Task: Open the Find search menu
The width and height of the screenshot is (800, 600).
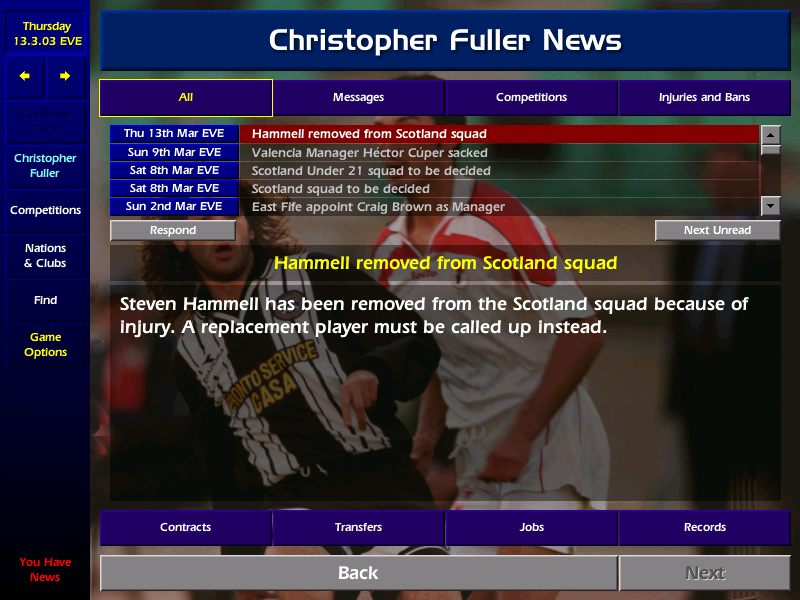Action: click(45, 300)
